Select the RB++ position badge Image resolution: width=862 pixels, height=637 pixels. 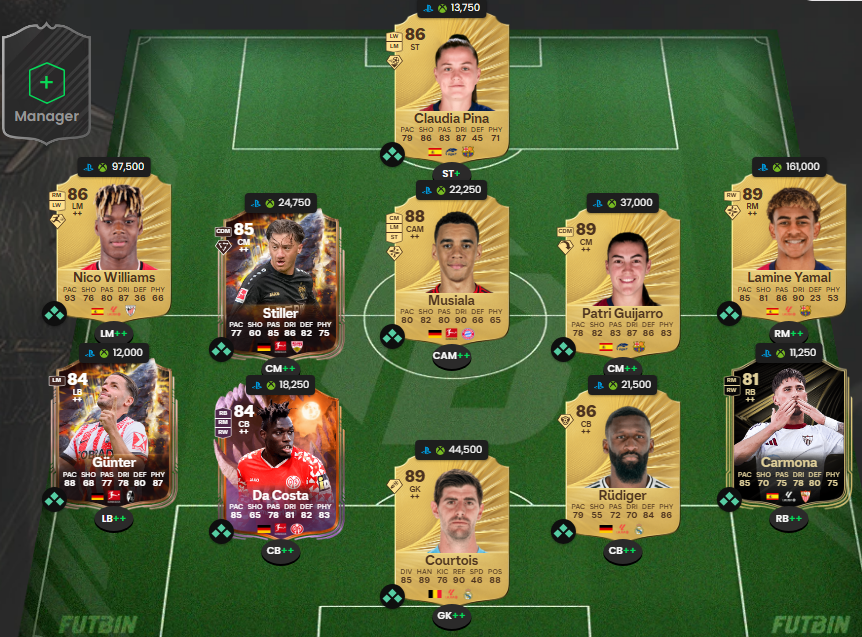coord(789,518)
